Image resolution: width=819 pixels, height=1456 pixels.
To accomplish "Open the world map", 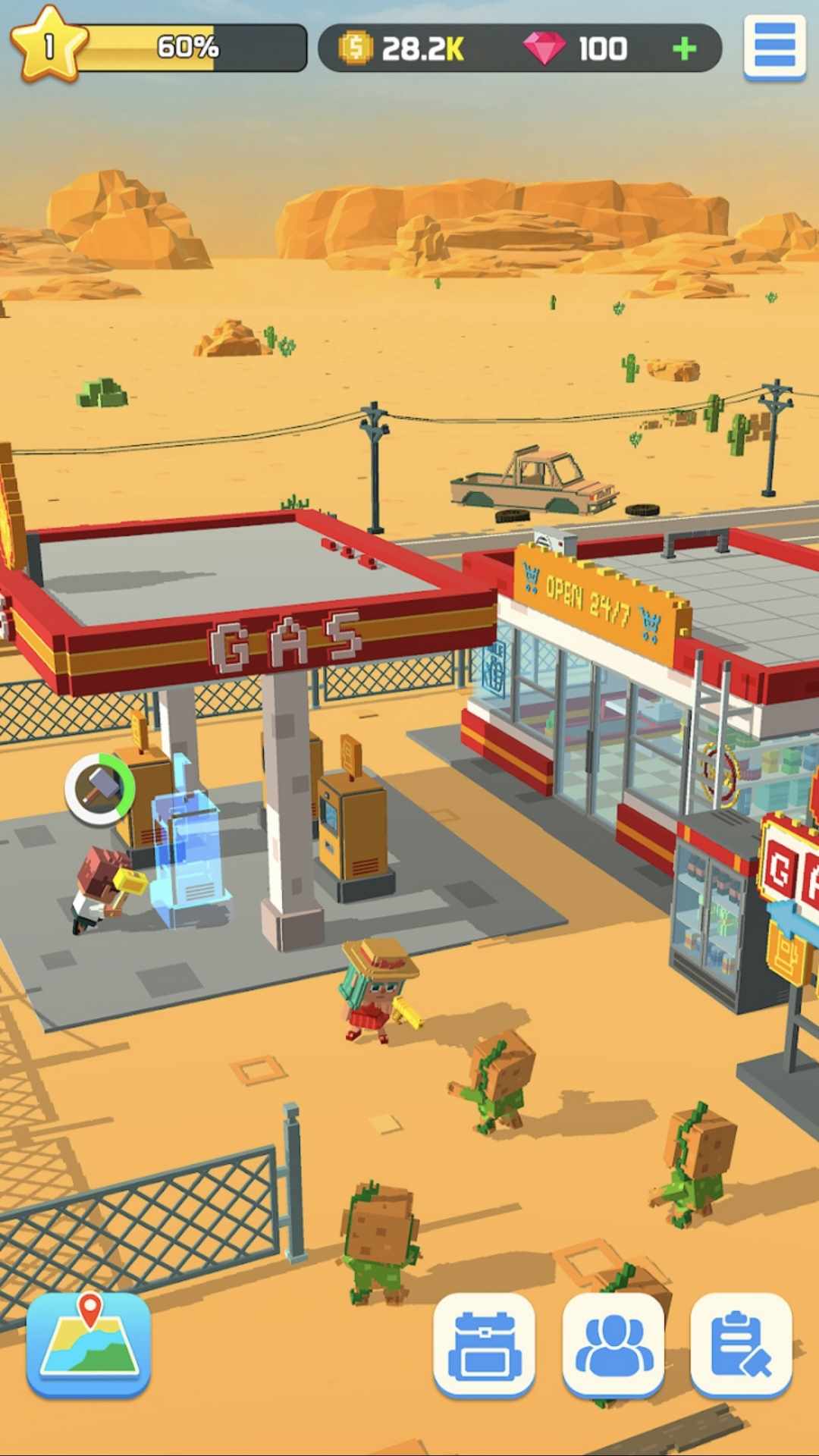I will pyautogui.click(x=89, y=1345).
